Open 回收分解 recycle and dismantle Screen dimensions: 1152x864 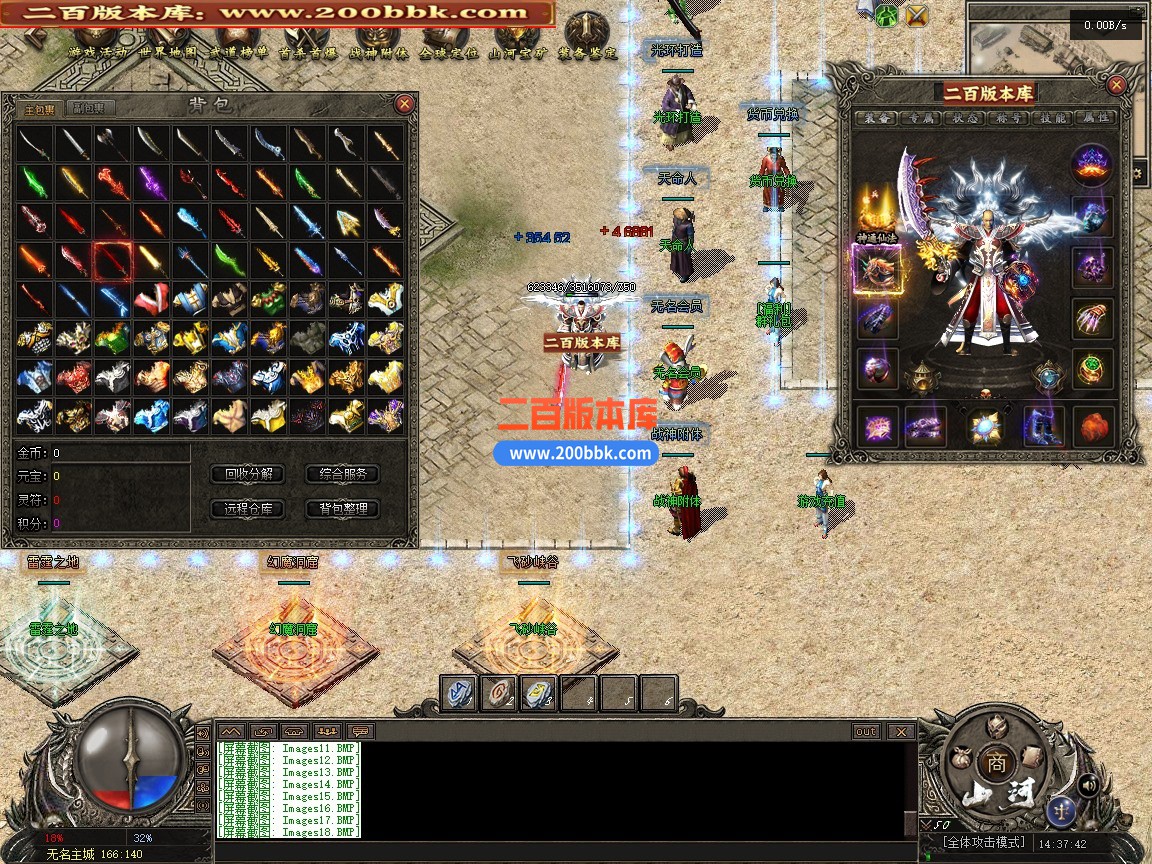(249, 474)
